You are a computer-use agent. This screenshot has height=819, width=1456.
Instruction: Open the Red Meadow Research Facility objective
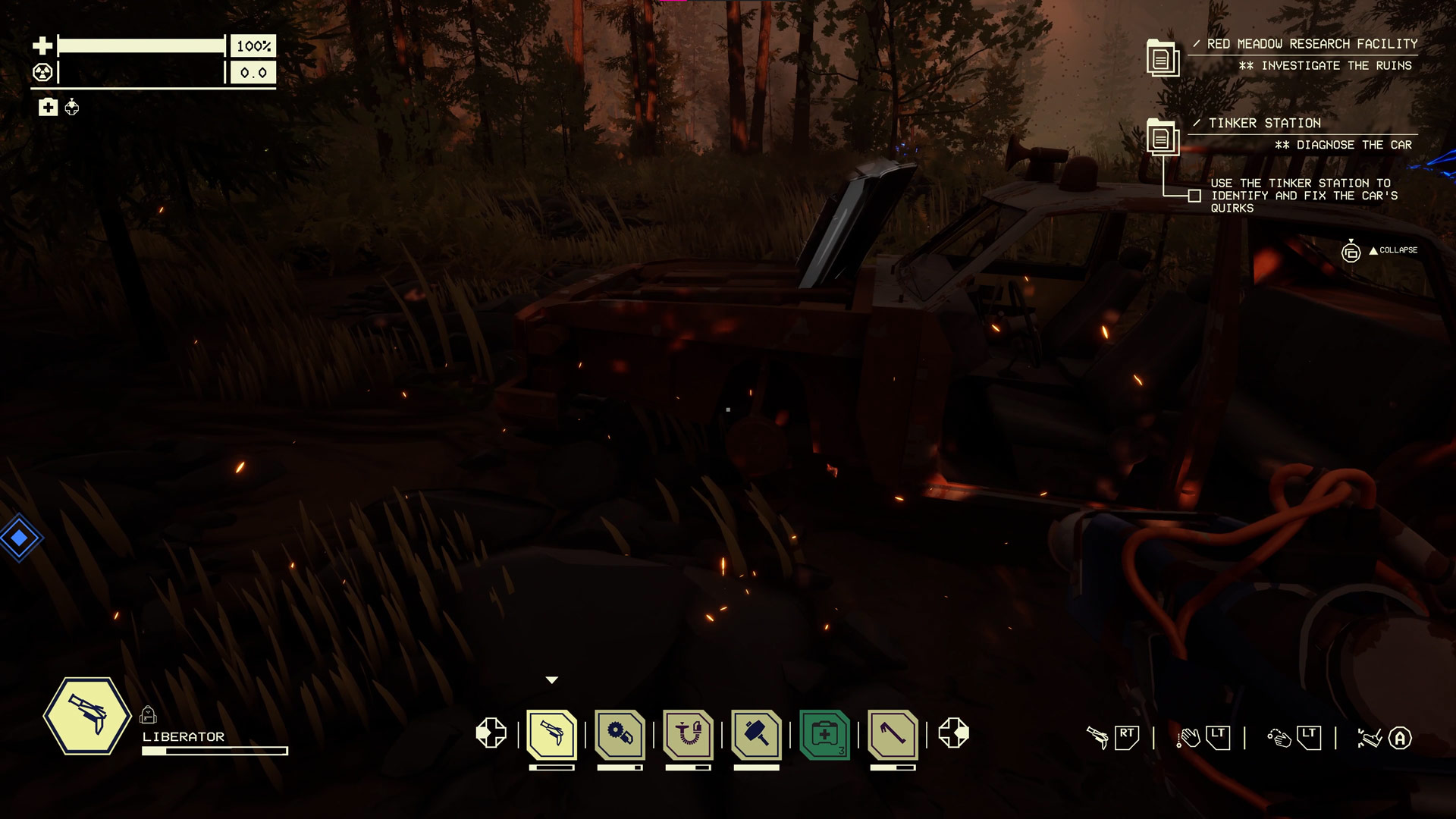(x=1311, y=44)
